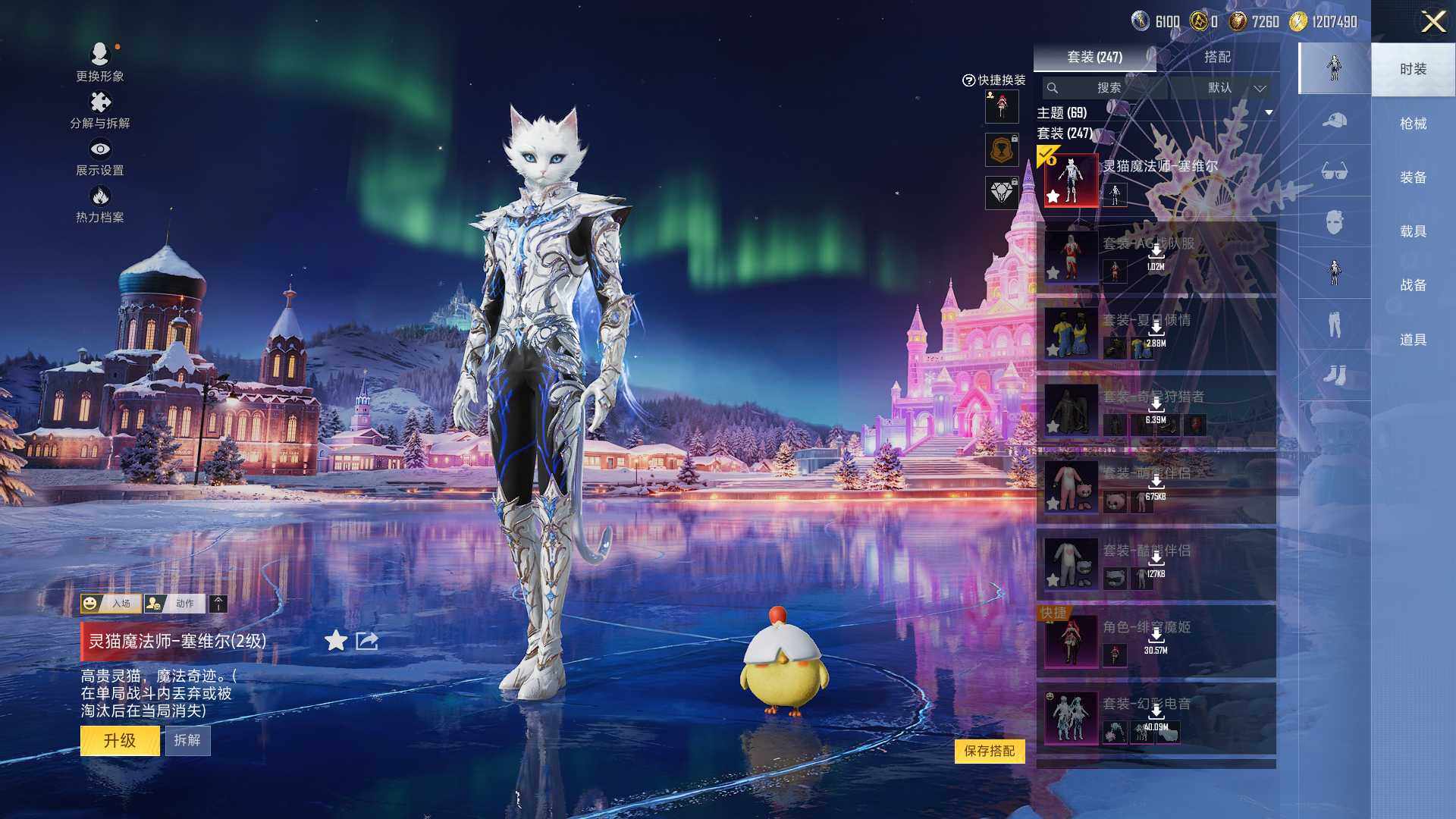Viewport: 1456px width, 819px height.
Task: Close the wardrobe screen with the X
Action: point(1432,21)
